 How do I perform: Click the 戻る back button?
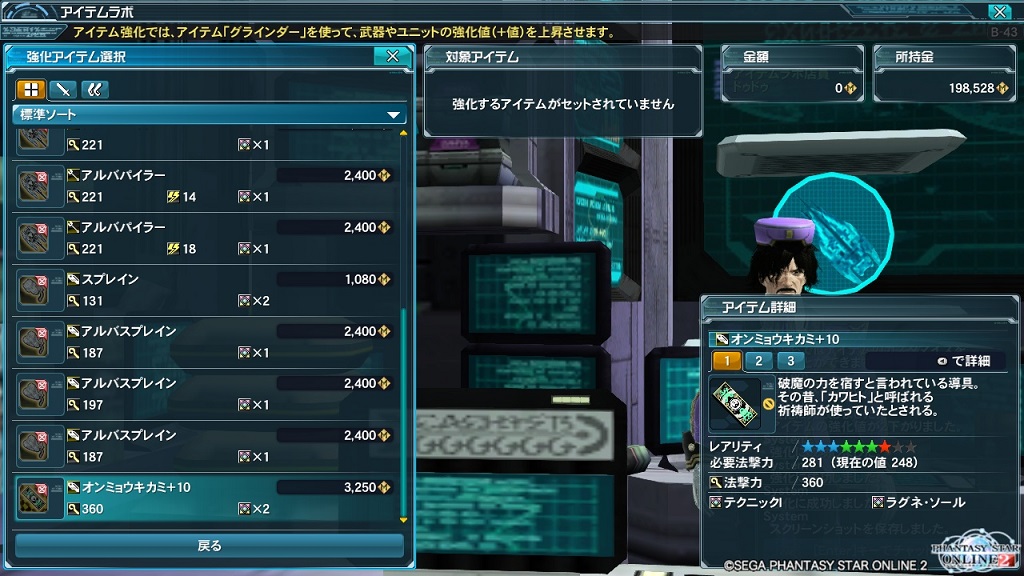point(209,546)
